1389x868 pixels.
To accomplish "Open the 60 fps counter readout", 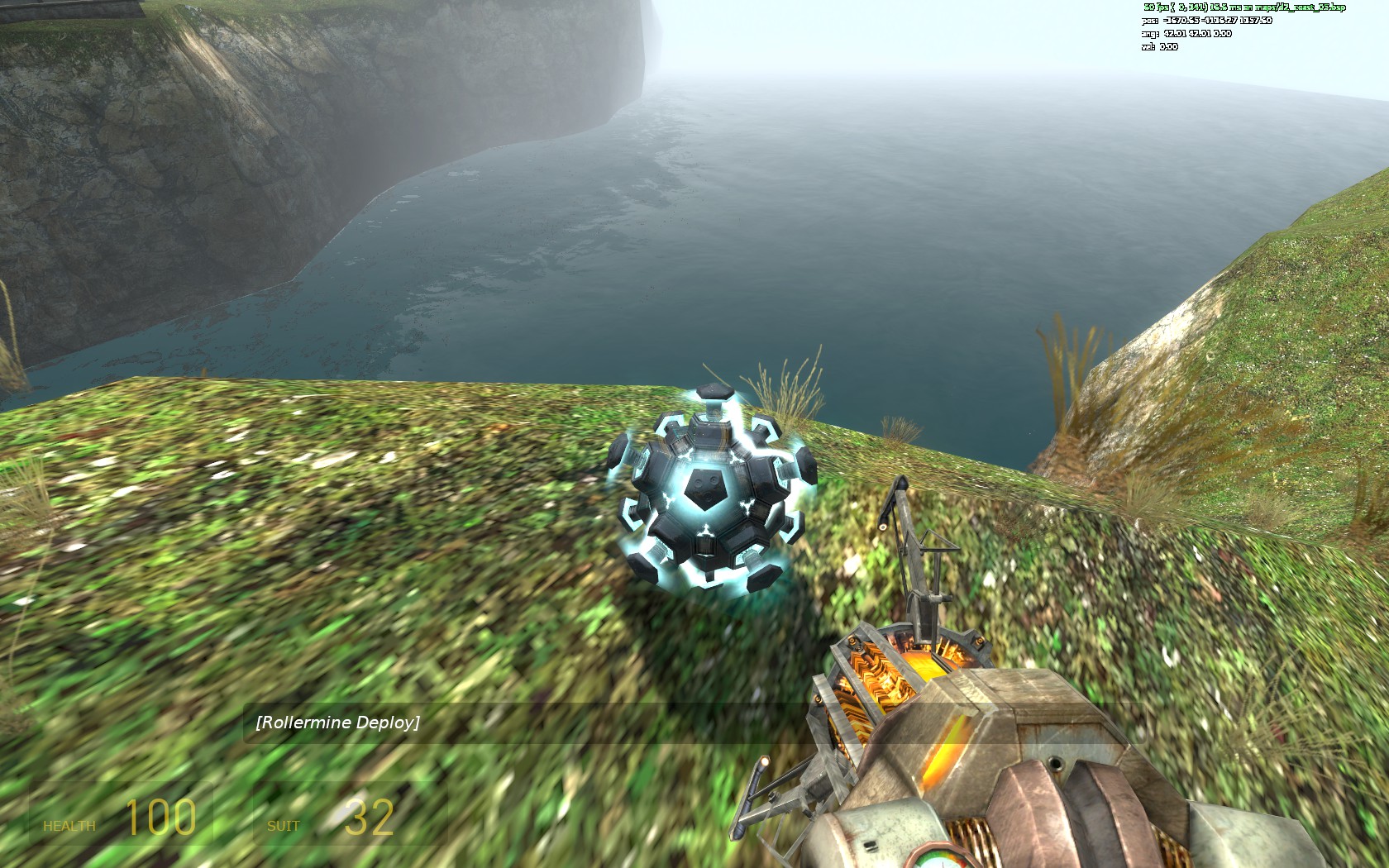I will [1157, 7].
